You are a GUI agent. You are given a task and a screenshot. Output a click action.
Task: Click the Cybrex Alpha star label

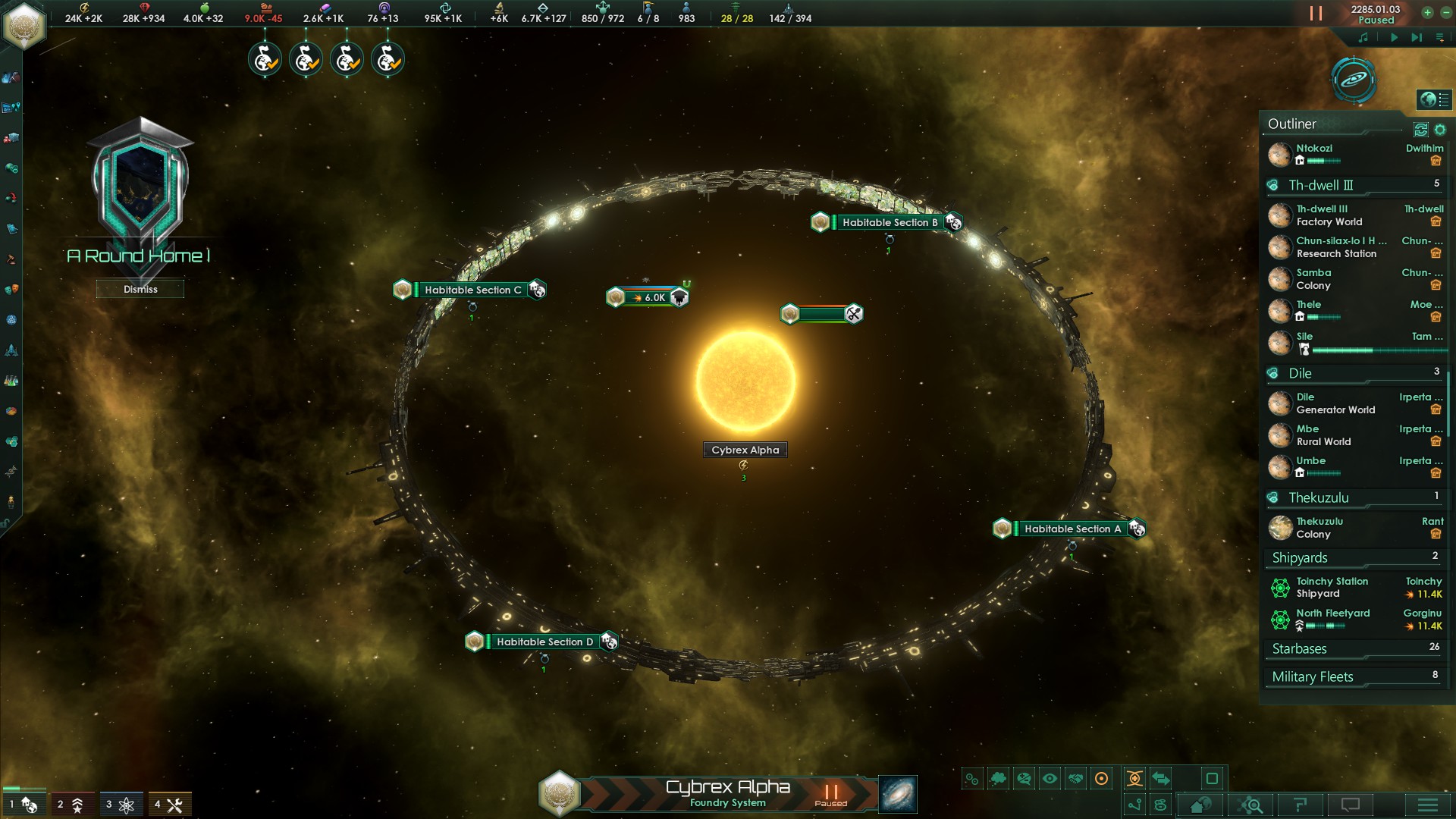(745, 450)
